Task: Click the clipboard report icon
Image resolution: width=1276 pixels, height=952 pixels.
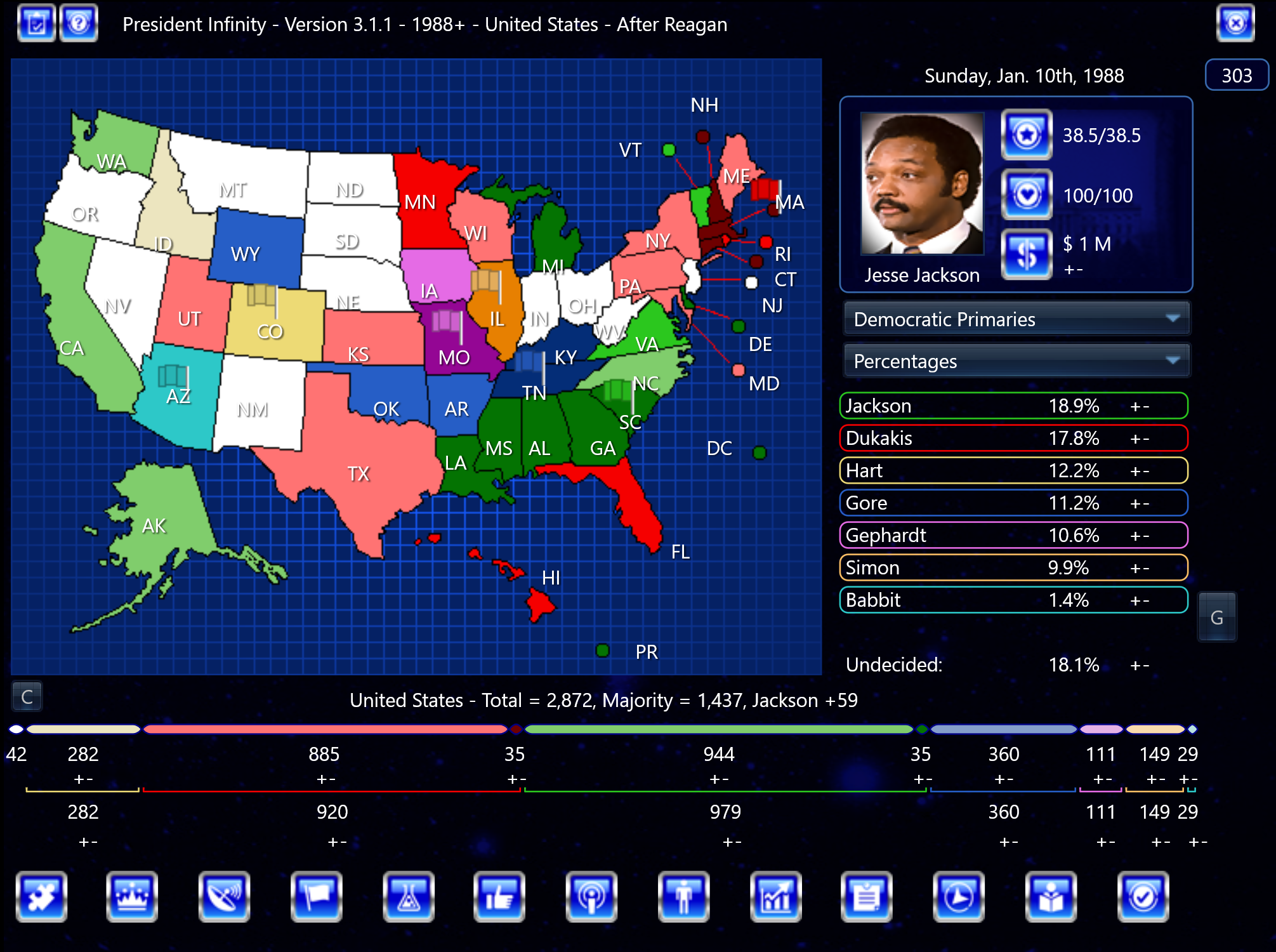Action: tap(867, 897)
